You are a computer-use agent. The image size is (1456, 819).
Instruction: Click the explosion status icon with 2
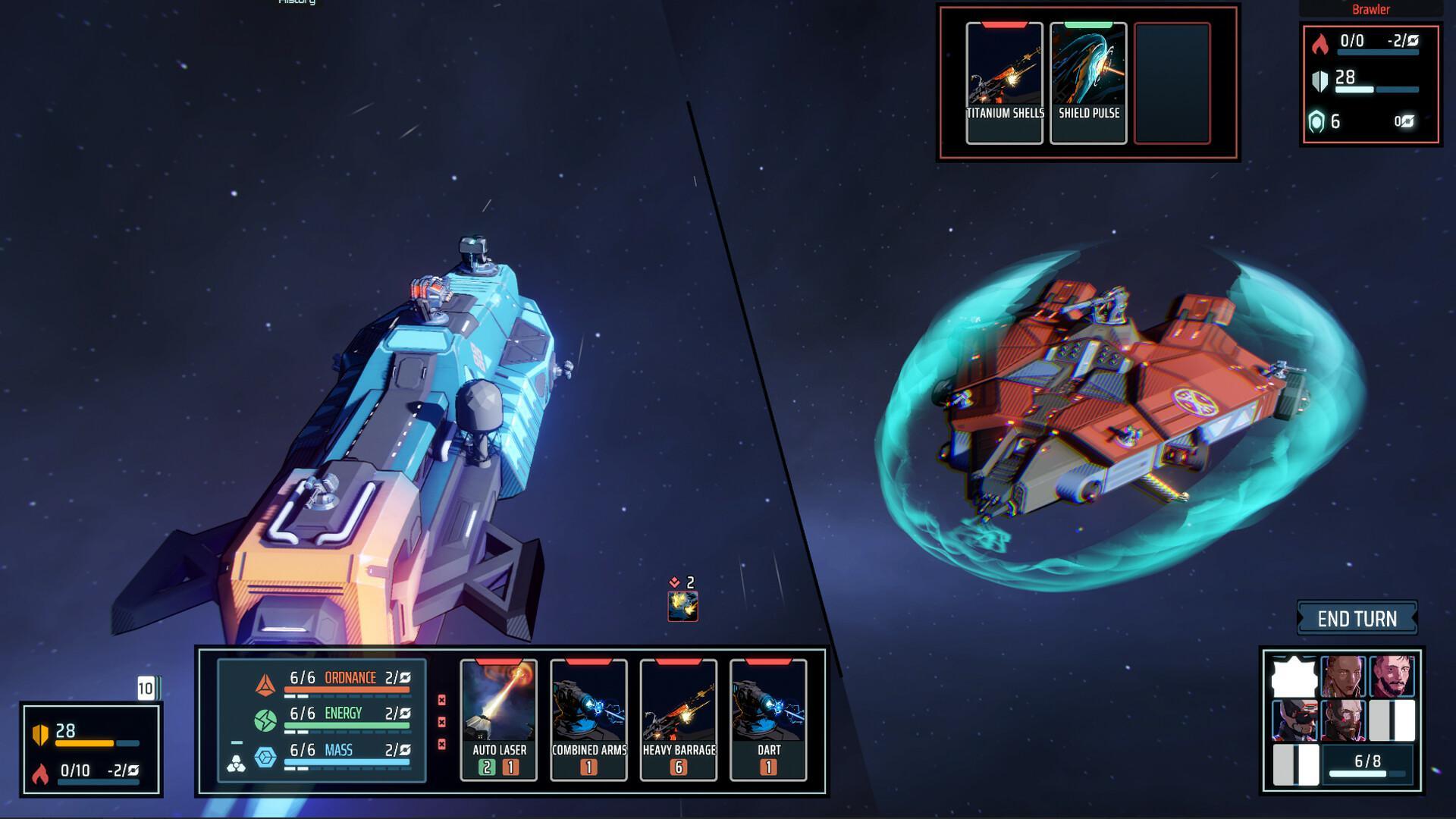click(x=682, y=606)
